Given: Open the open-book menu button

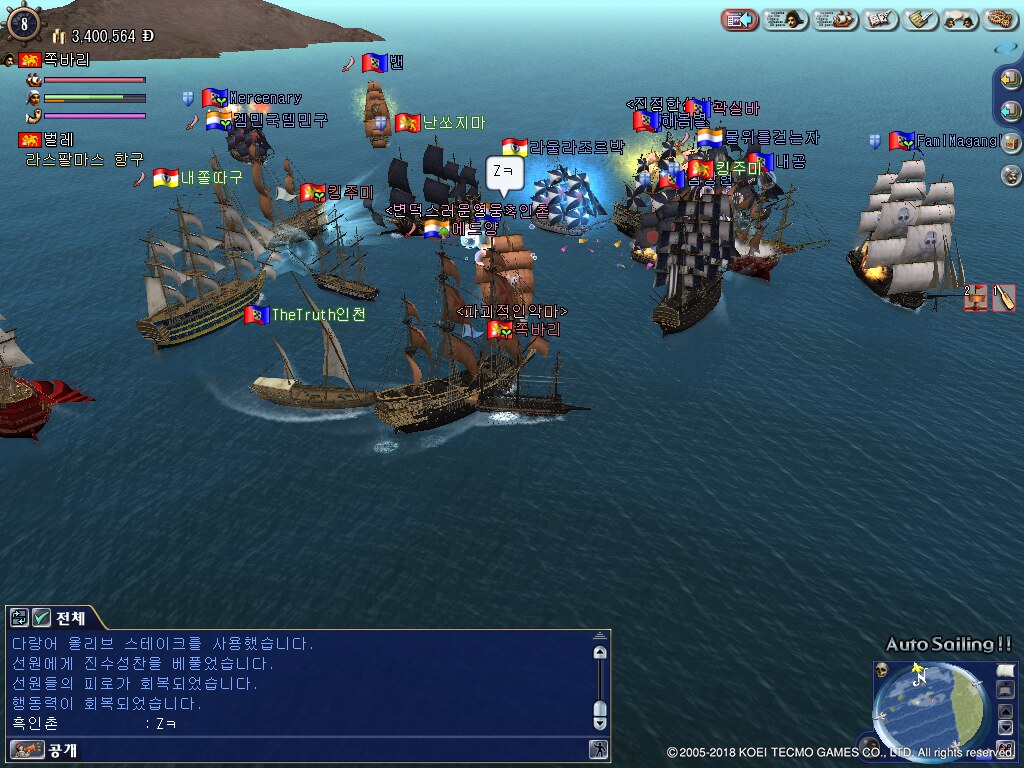Looking at the screenshot, I should pos(881,19).
